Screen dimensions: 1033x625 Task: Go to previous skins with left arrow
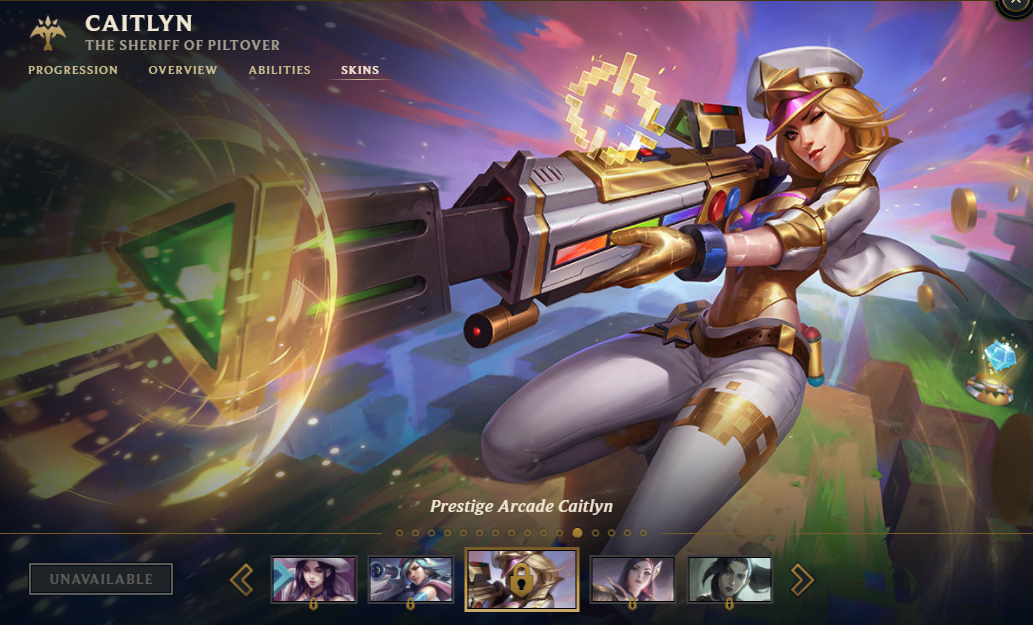click(x=242, y=579)
